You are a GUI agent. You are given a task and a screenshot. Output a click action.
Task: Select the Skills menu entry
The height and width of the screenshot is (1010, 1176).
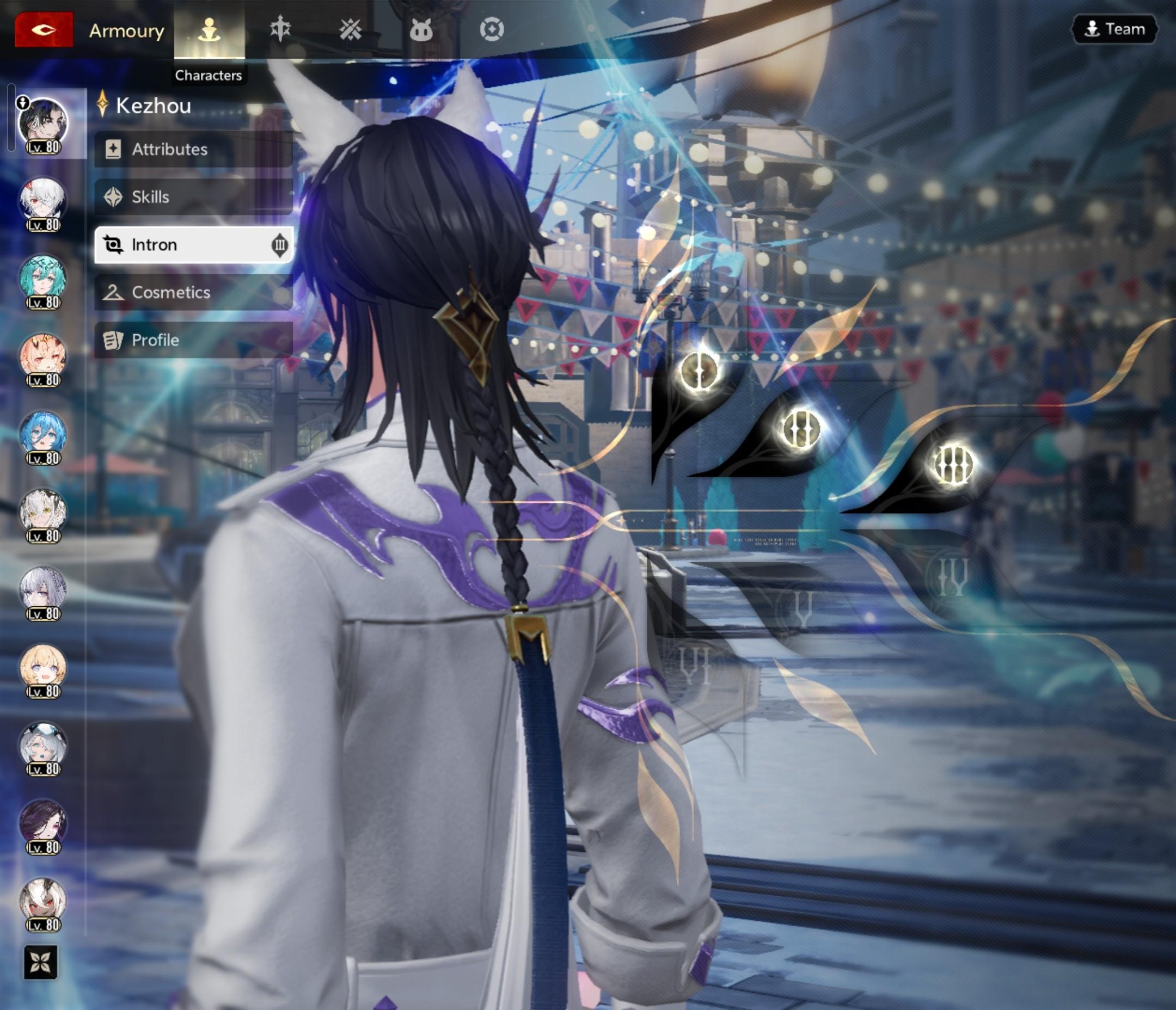pos(193,197)
